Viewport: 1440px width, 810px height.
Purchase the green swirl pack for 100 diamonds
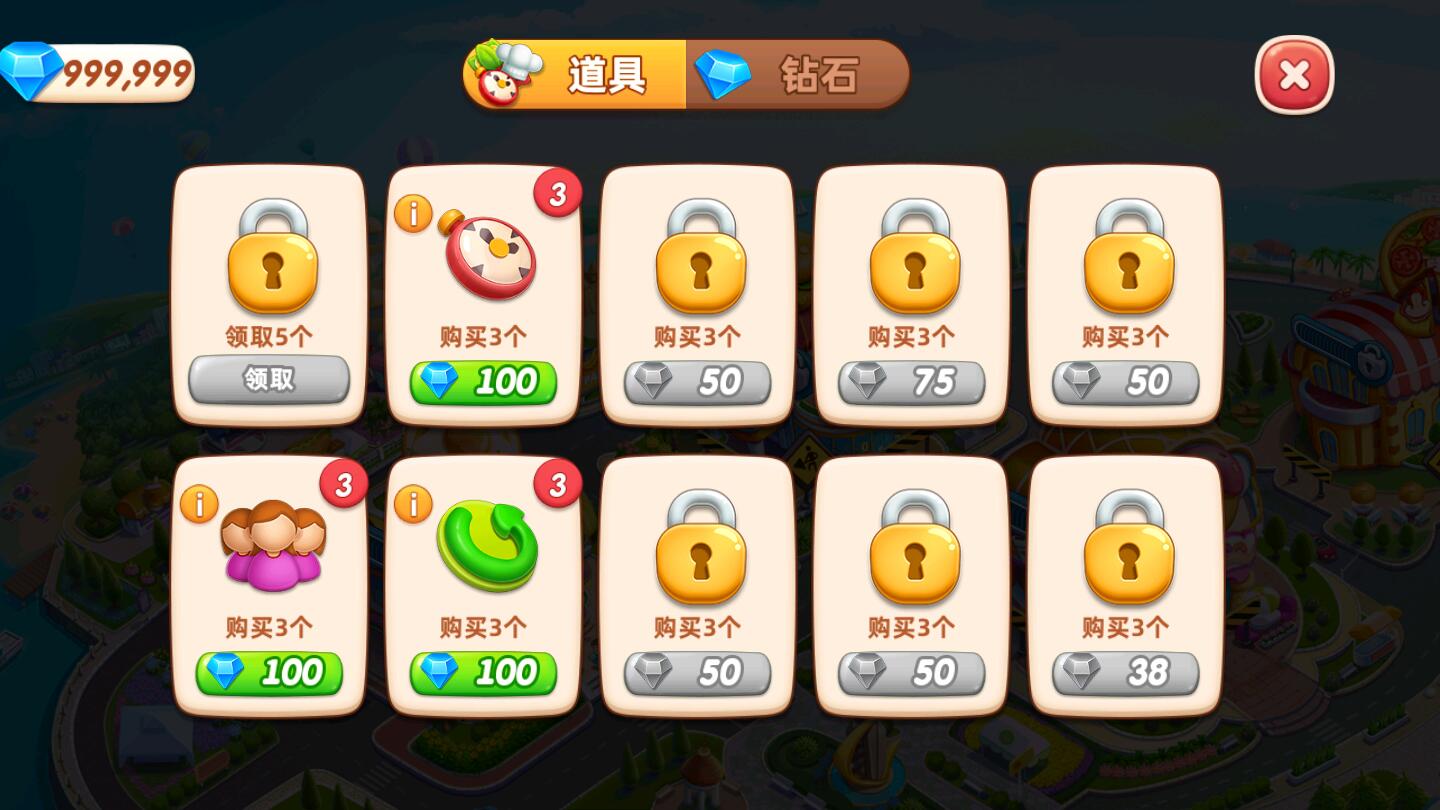[484, 672]
